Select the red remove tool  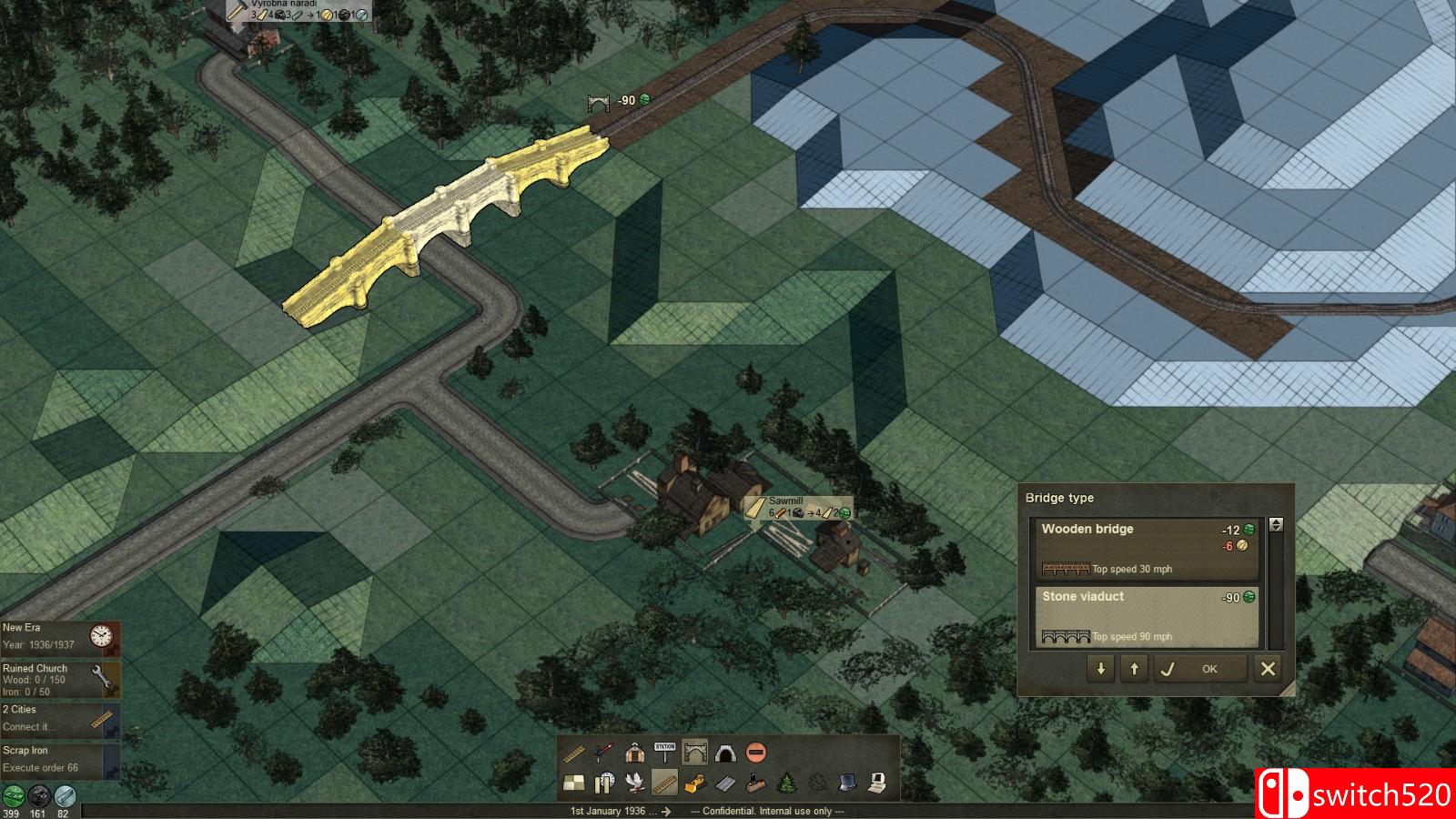click(755, 753)
